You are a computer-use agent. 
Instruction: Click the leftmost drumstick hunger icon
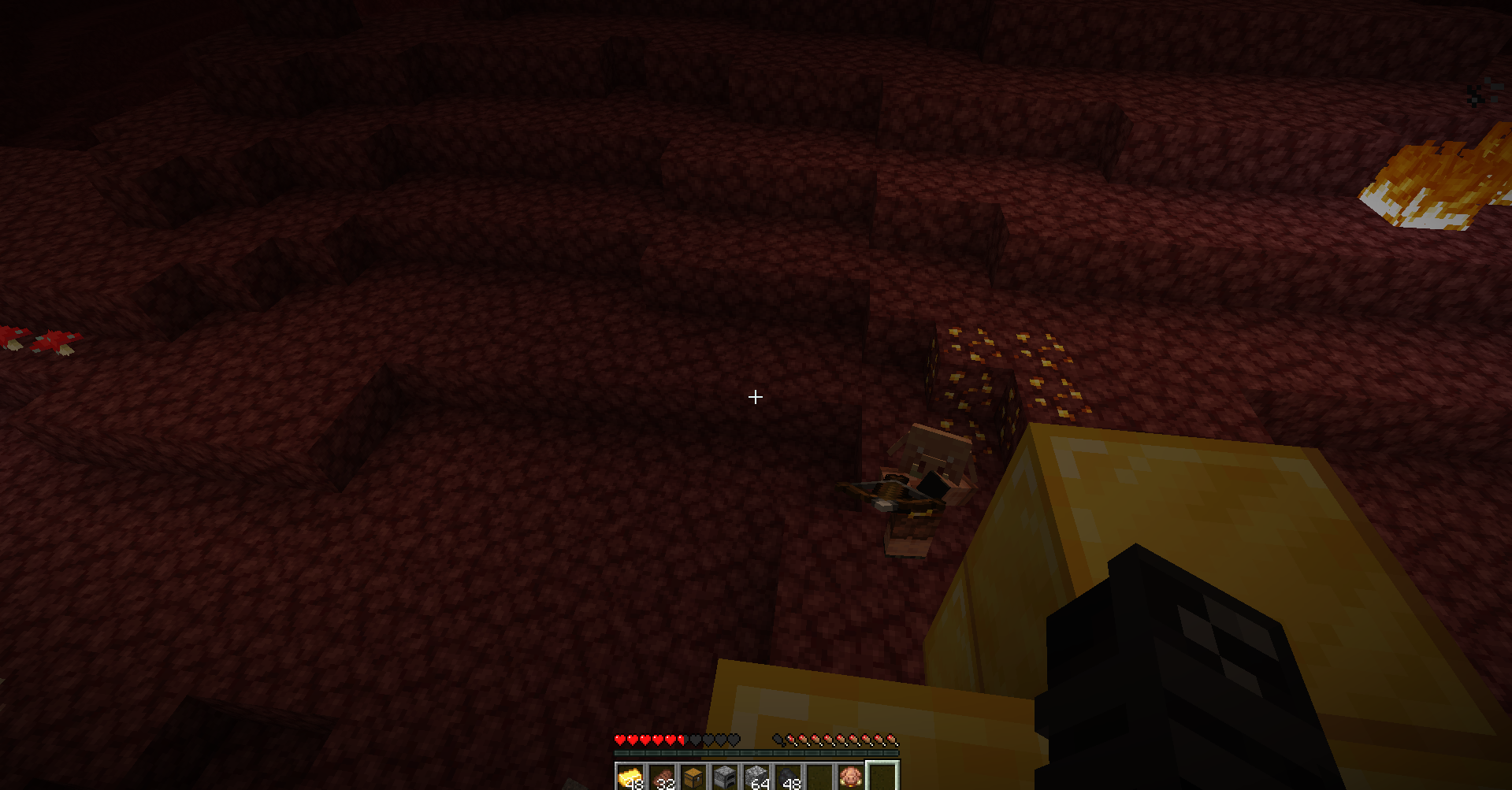click(793, 740)
